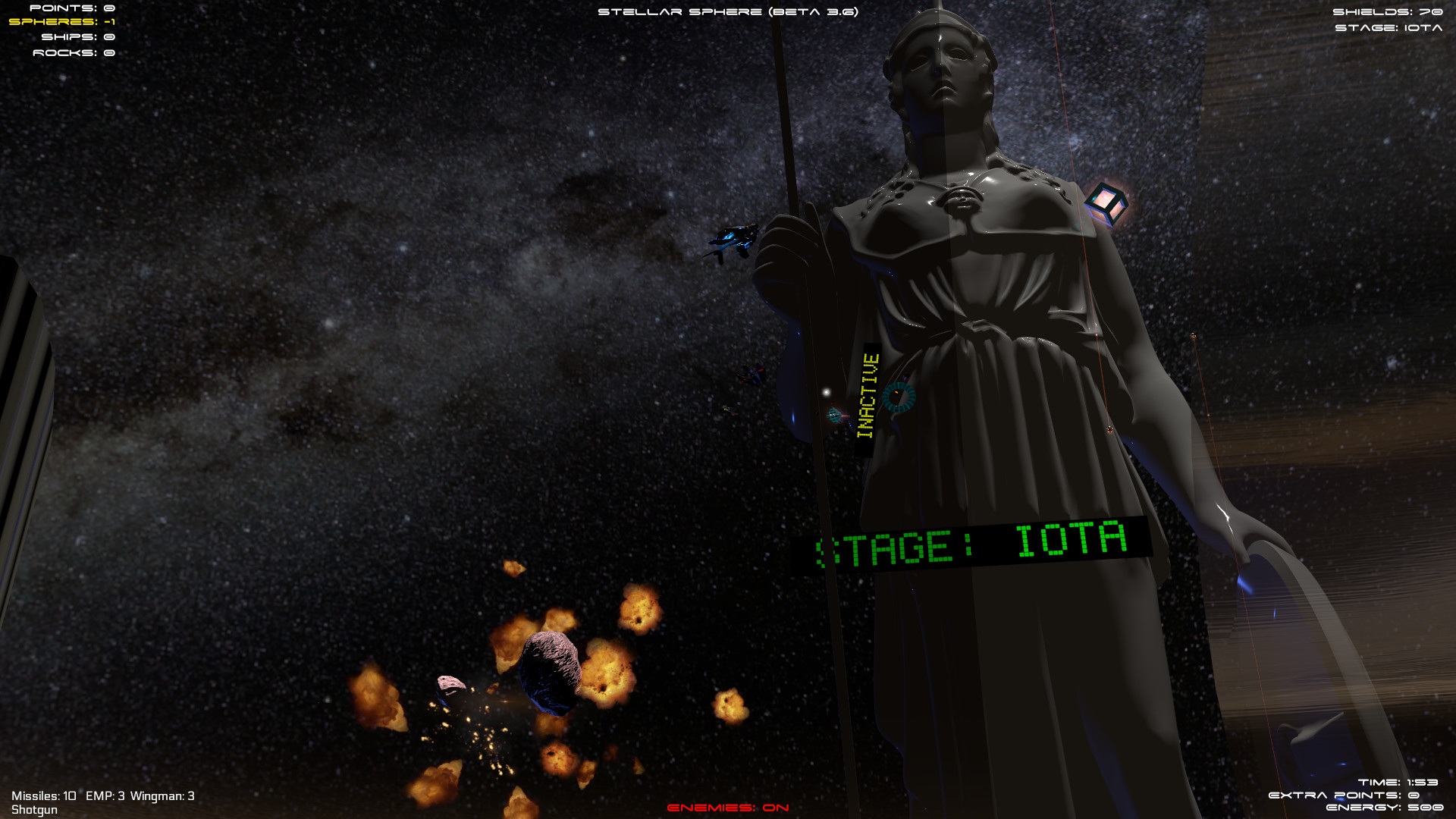Open the Wingman: 3 panel
Screen dimensions: 1456x819
coord(163,796)
